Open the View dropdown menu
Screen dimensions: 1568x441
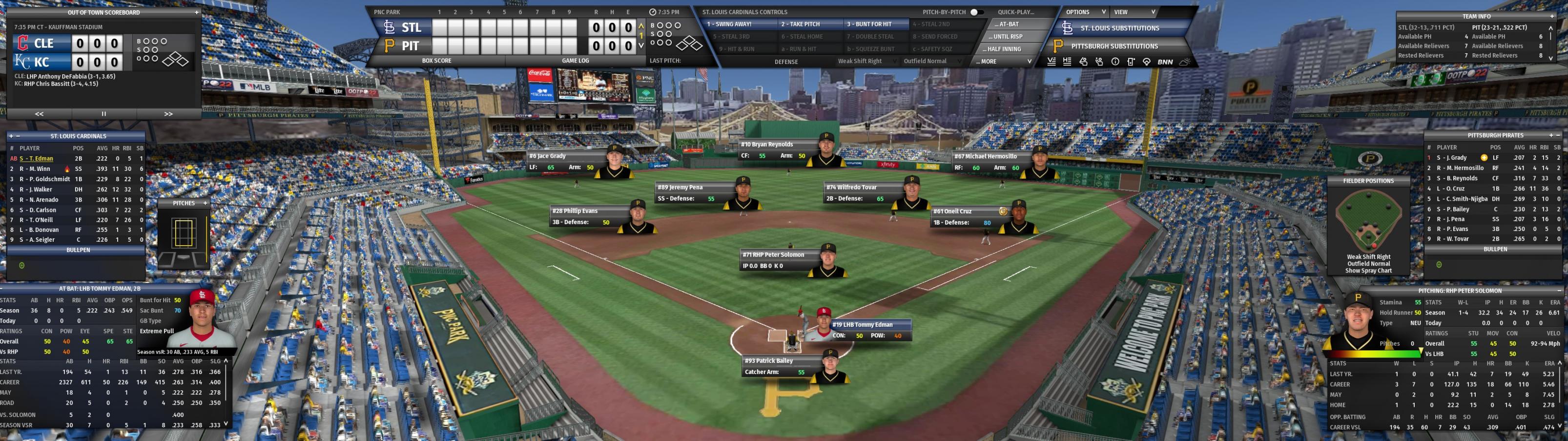click(x=1134, y=12)
